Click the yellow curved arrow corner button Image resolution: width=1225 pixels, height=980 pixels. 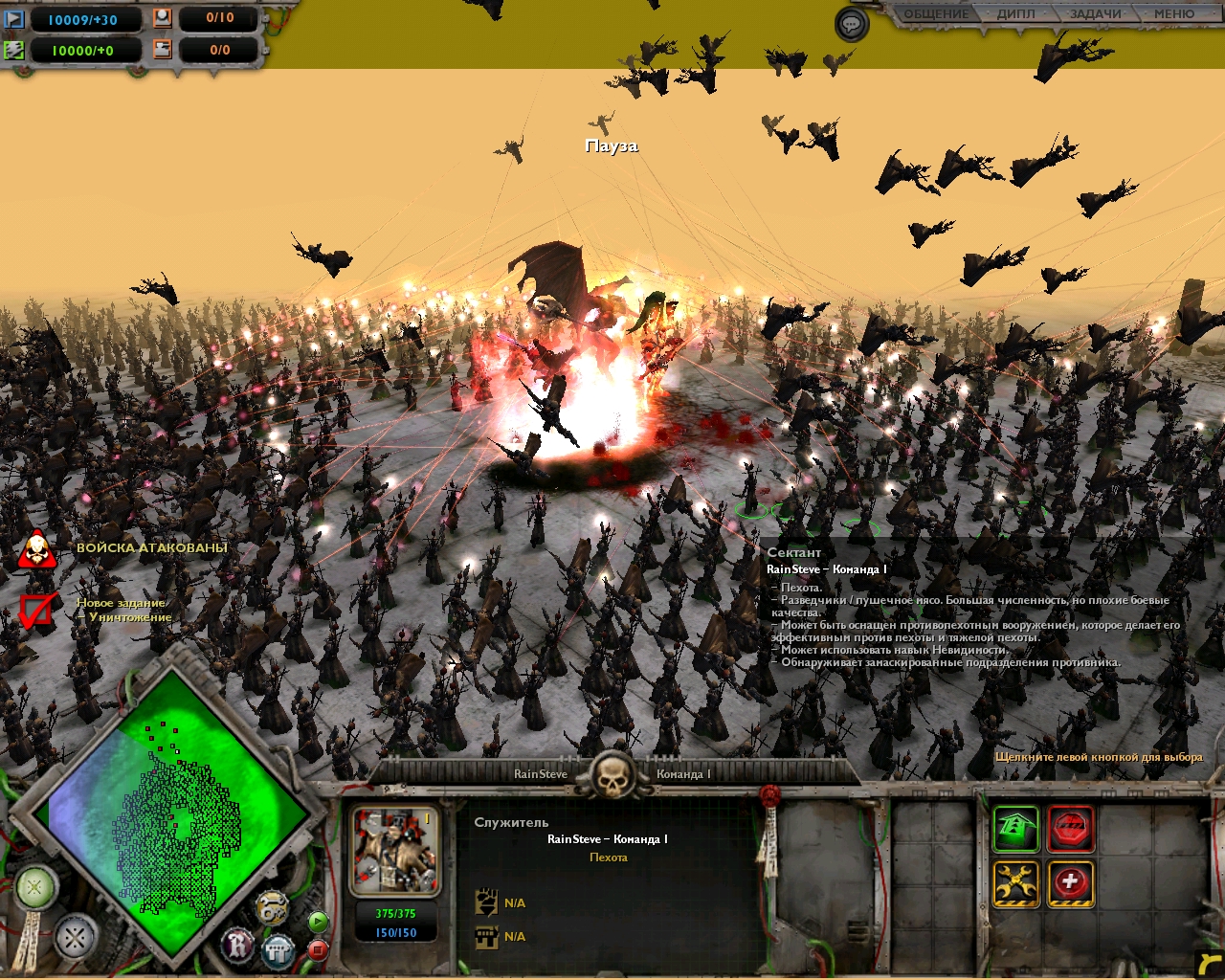(x=1210, y=965)
